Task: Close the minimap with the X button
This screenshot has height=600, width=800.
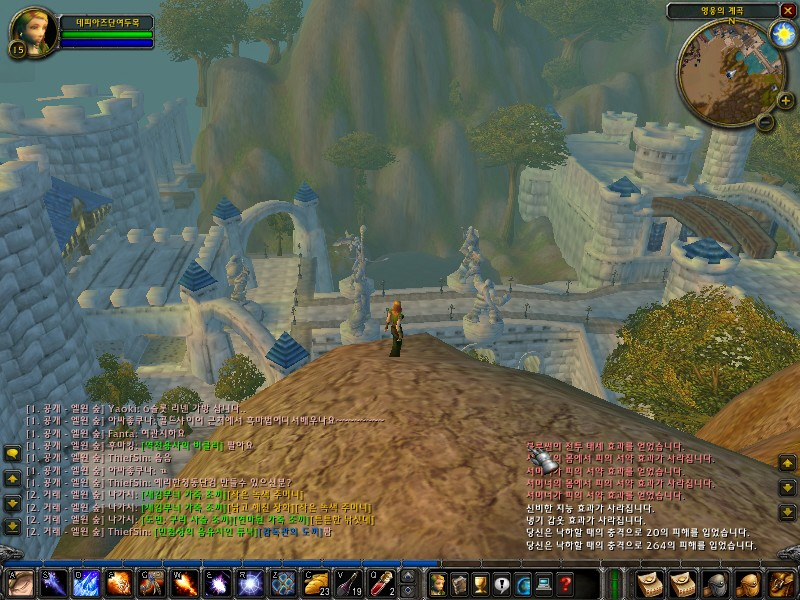Action: click(x=787, y=10)
